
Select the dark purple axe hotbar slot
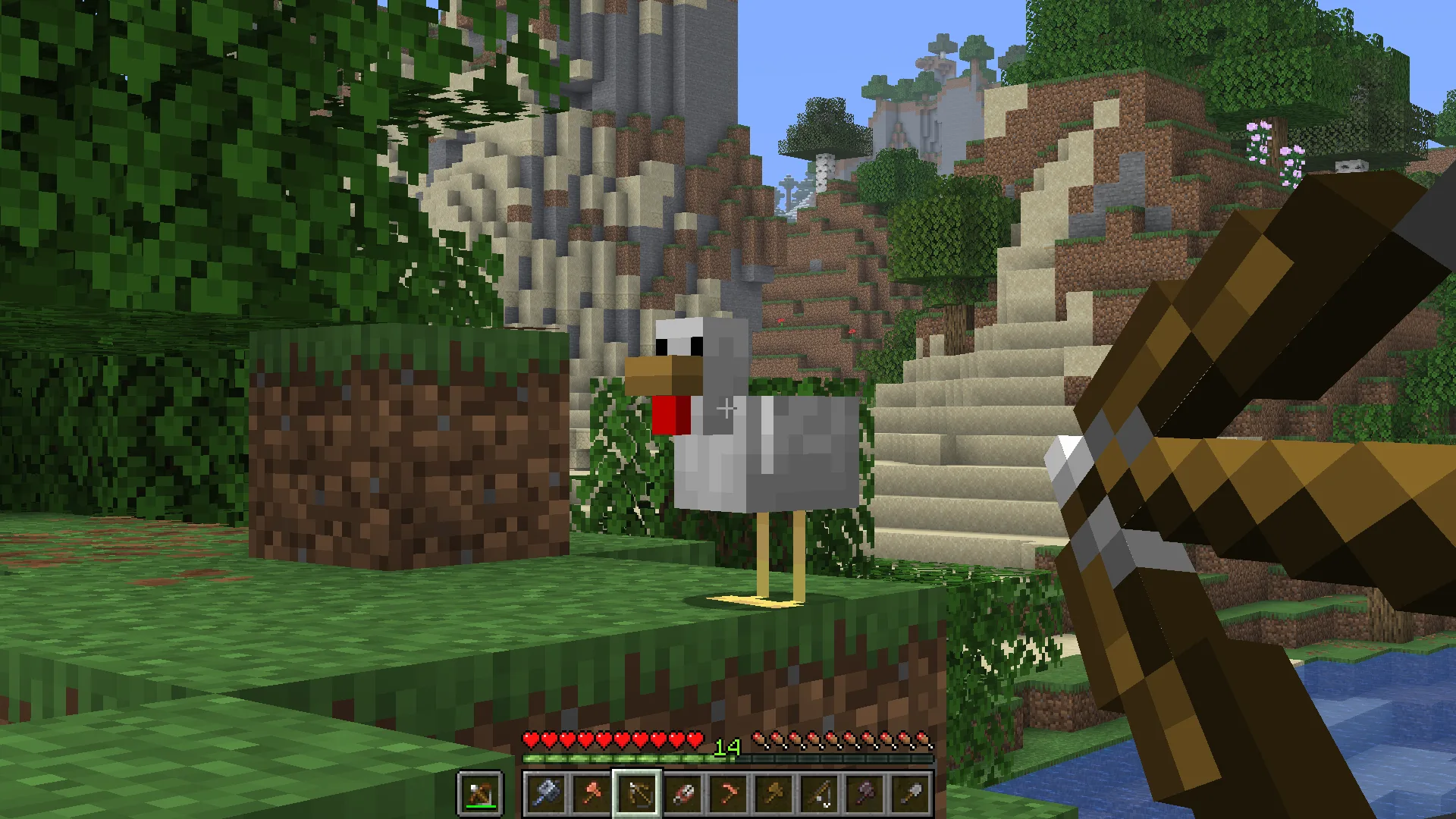click(x=864, y=793)
